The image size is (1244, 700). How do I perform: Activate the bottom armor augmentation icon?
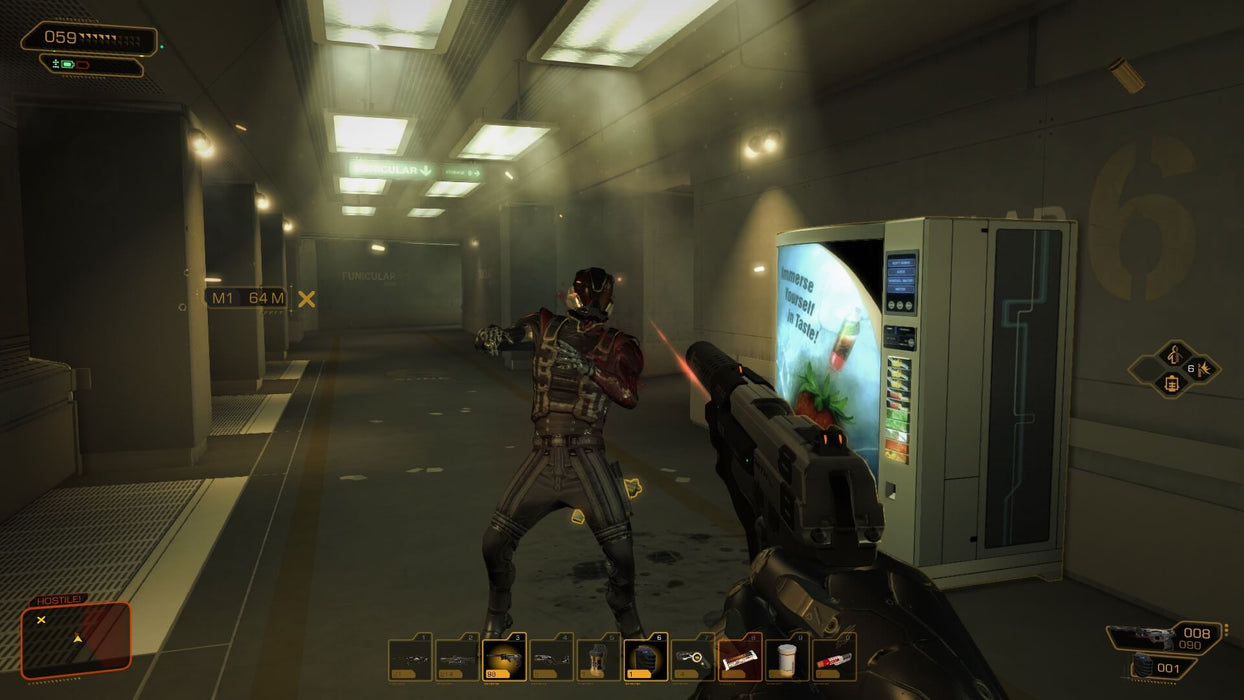[x=1172, y=383]
